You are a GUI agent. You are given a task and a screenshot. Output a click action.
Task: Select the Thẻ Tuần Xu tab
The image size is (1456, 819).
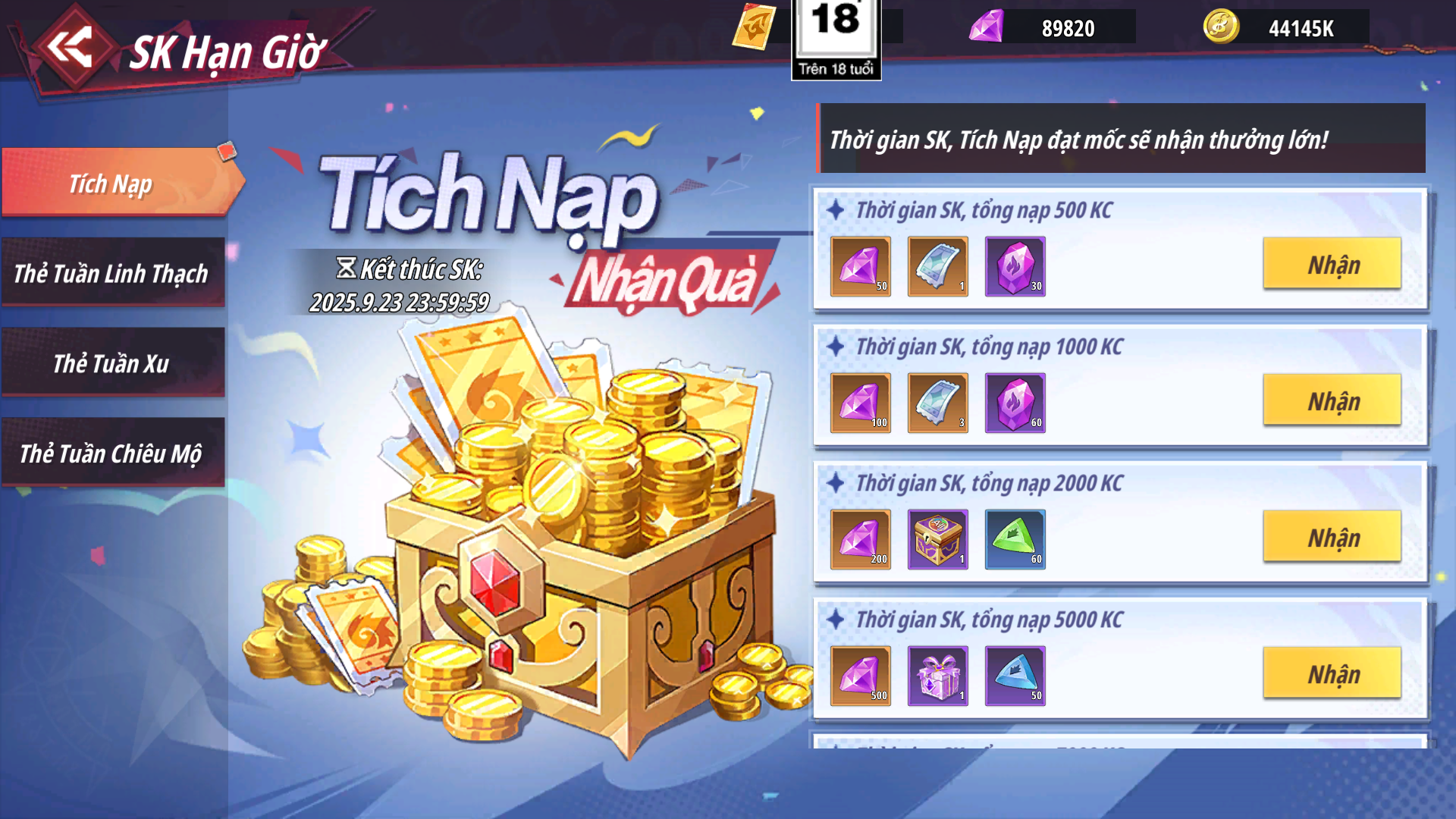coord(112,363)
